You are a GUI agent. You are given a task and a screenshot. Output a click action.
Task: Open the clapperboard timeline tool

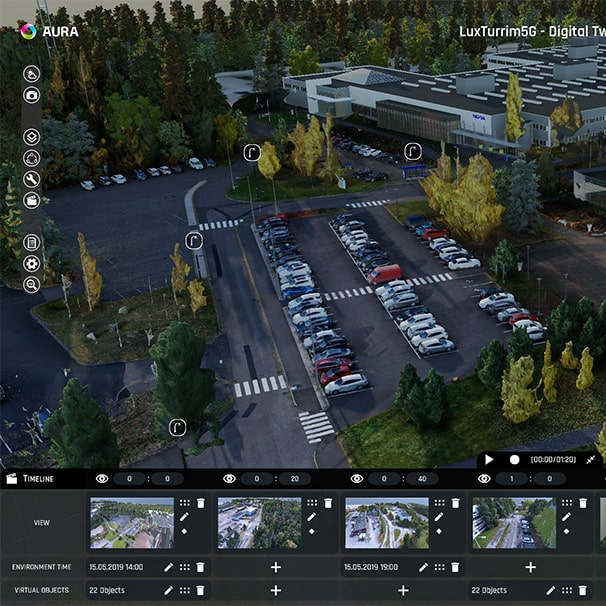(32, 200)
